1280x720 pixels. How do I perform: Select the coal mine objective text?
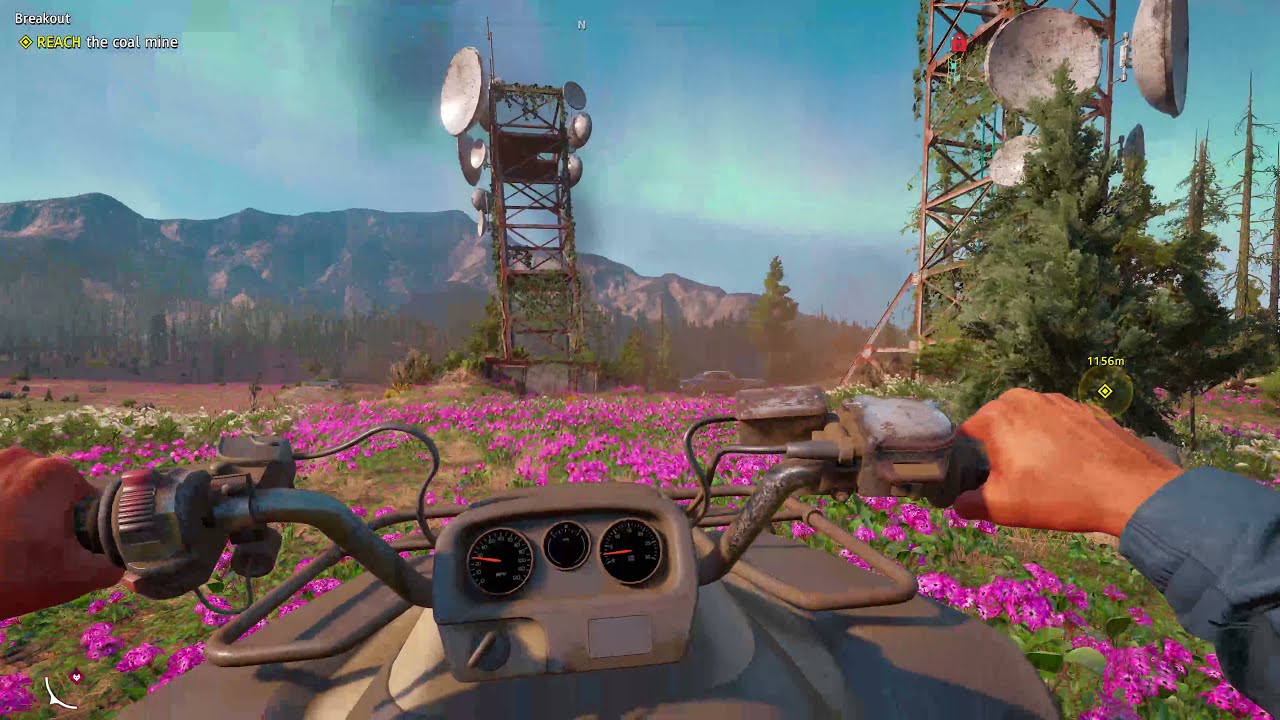coord(132,43)
